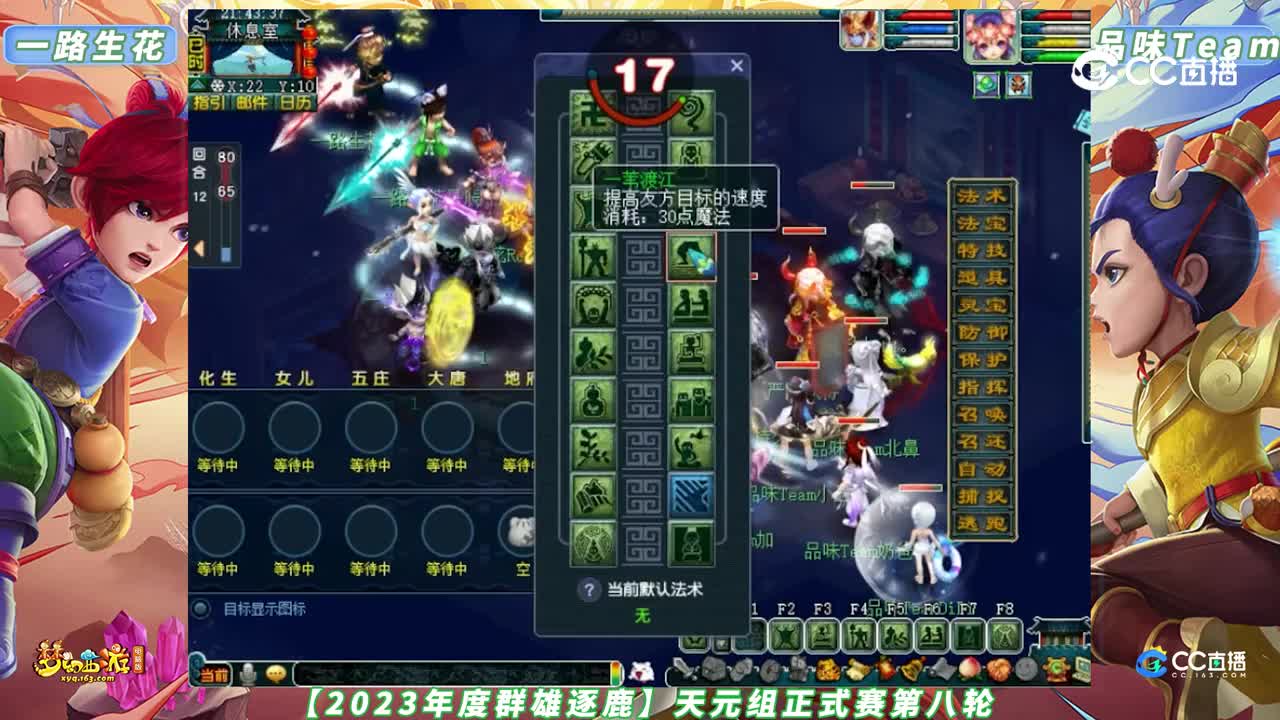Click the F1 hotkey skill icon
This screenshot has width=1280, height=720.
click(x=749, y=635)
